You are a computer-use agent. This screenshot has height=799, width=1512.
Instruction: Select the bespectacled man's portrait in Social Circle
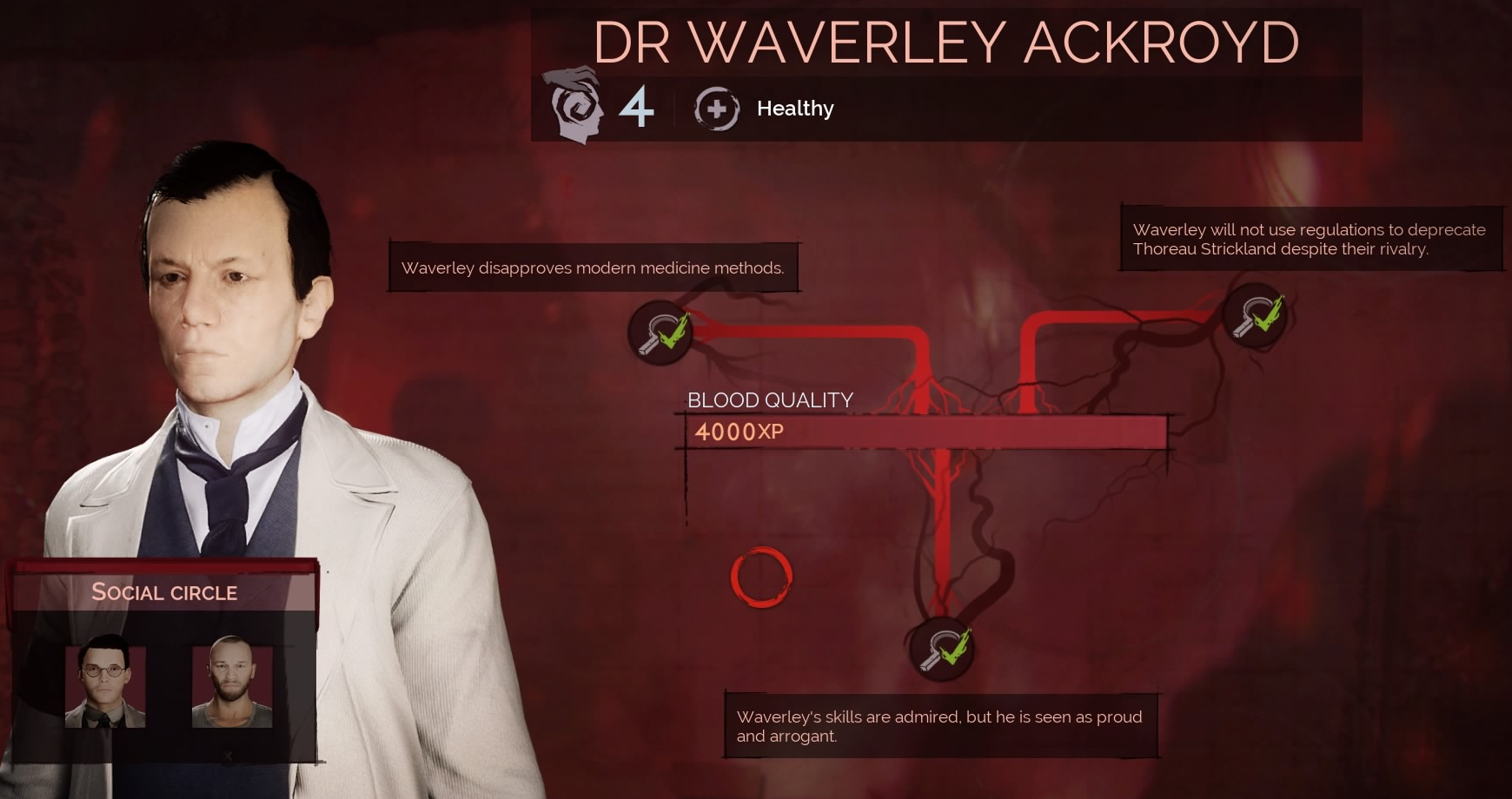pyautogui.click(x=106, y=686)
